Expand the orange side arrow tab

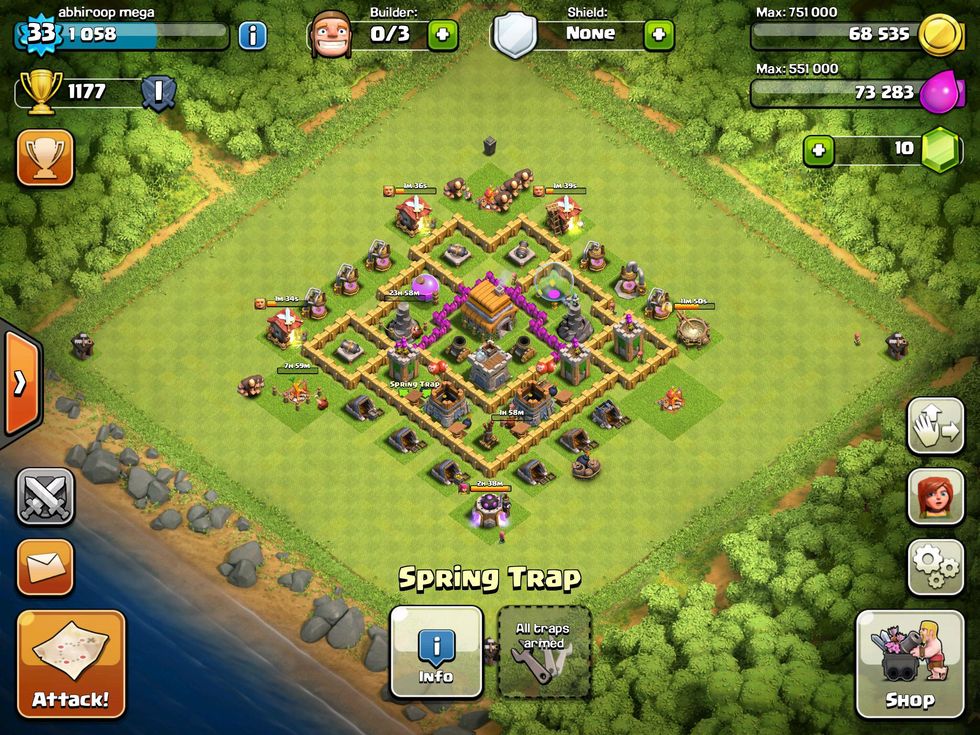click(20, 383)
